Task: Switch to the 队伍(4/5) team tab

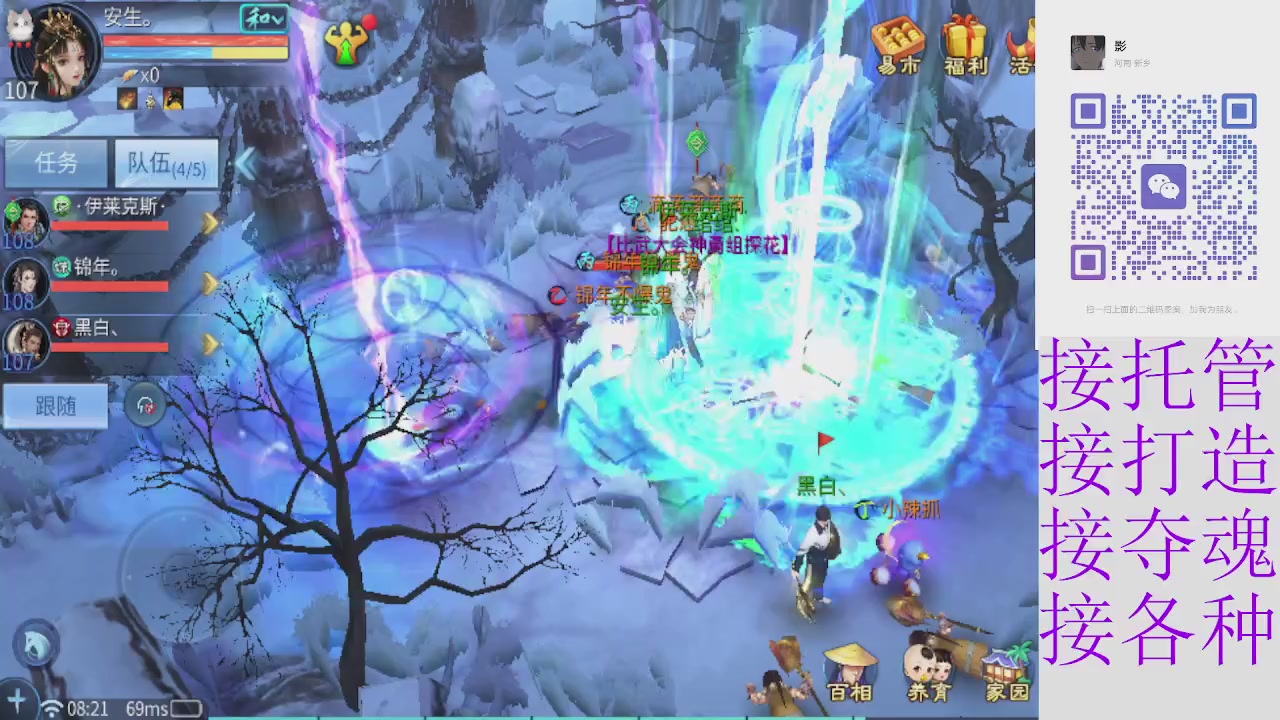Action: coord(165,163)
